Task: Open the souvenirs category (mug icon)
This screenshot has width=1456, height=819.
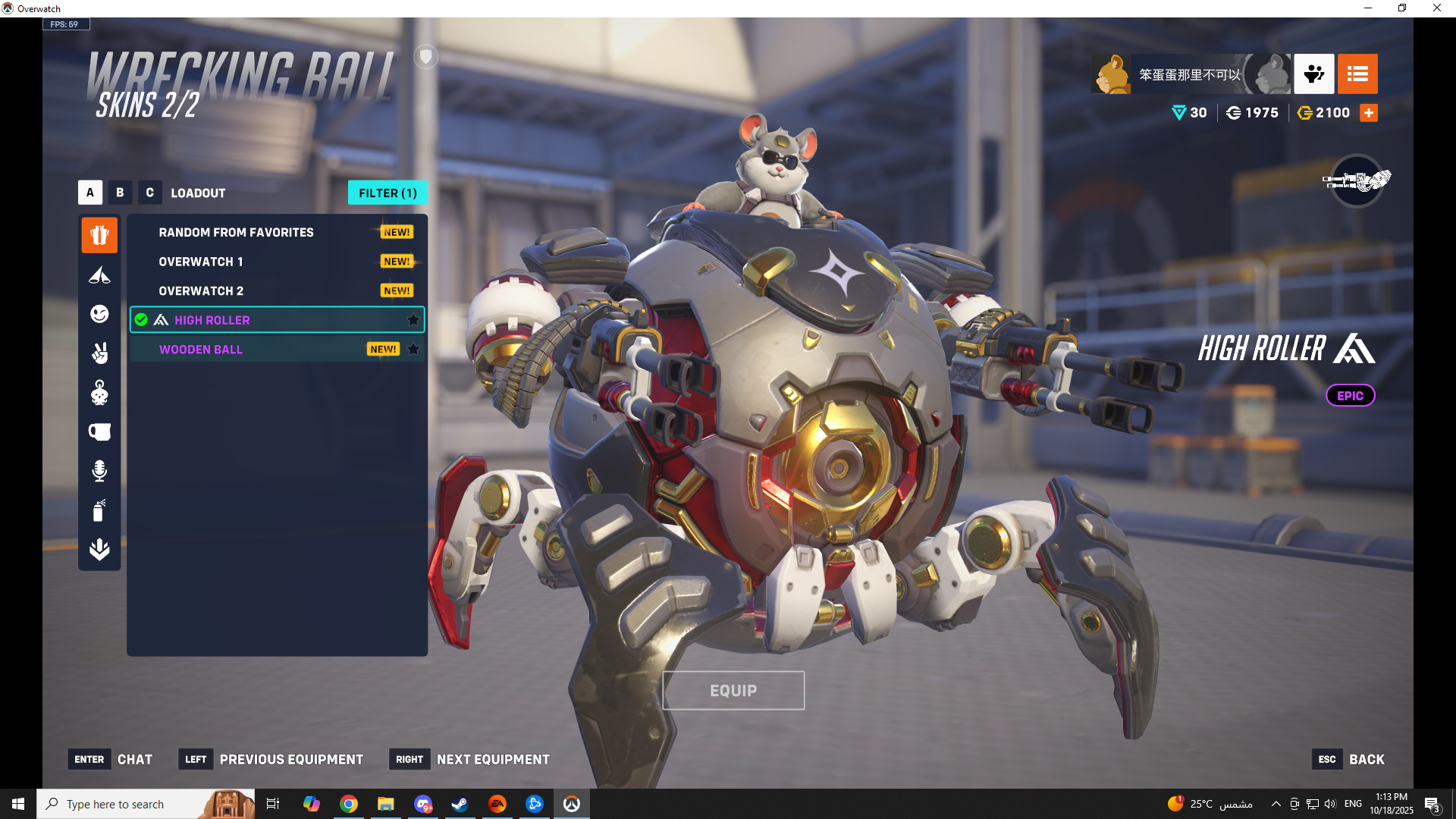Action: click(x=99, y=432)
